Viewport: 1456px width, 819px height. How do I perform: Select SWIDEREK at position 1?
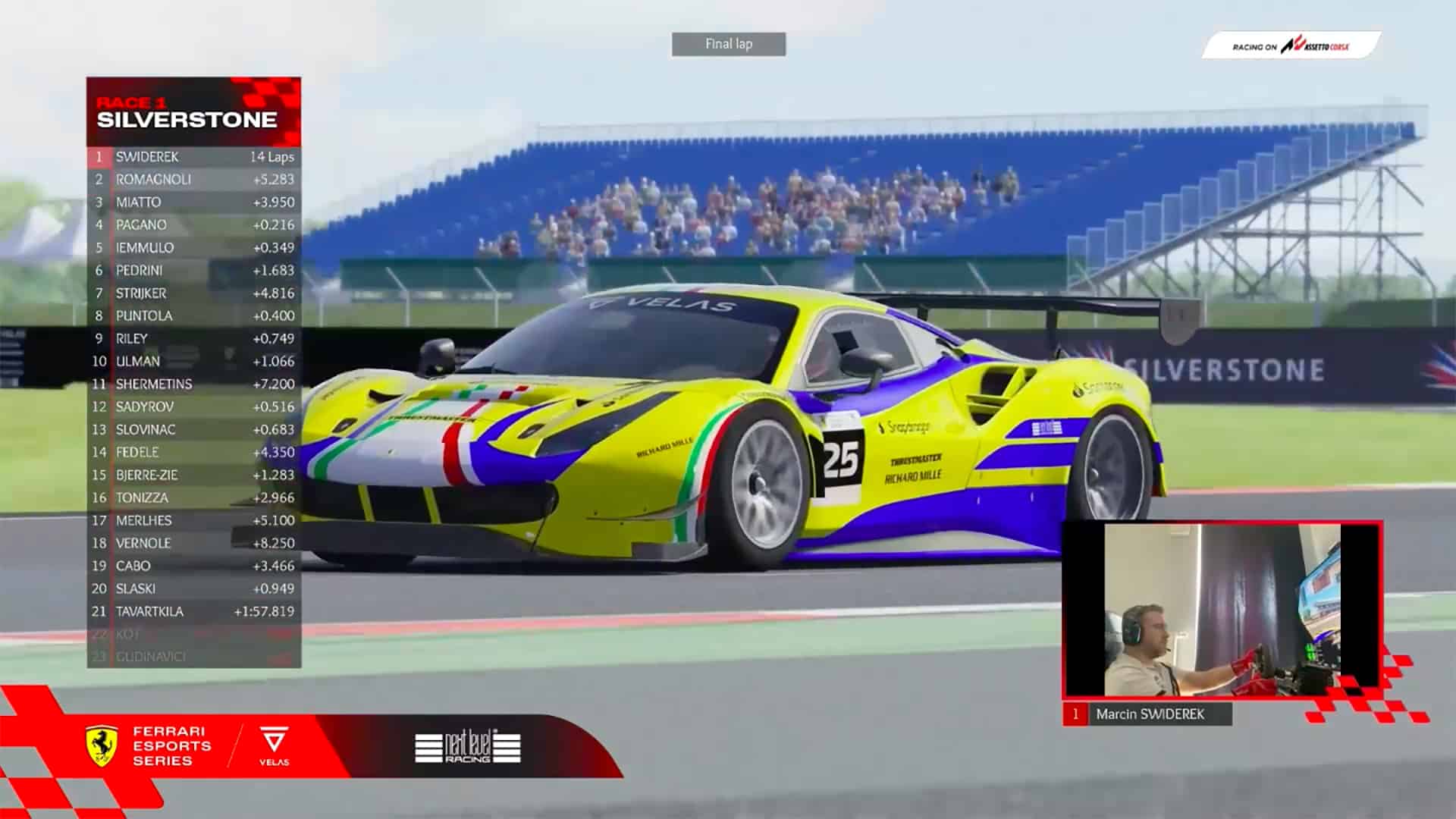pos(149,157)
